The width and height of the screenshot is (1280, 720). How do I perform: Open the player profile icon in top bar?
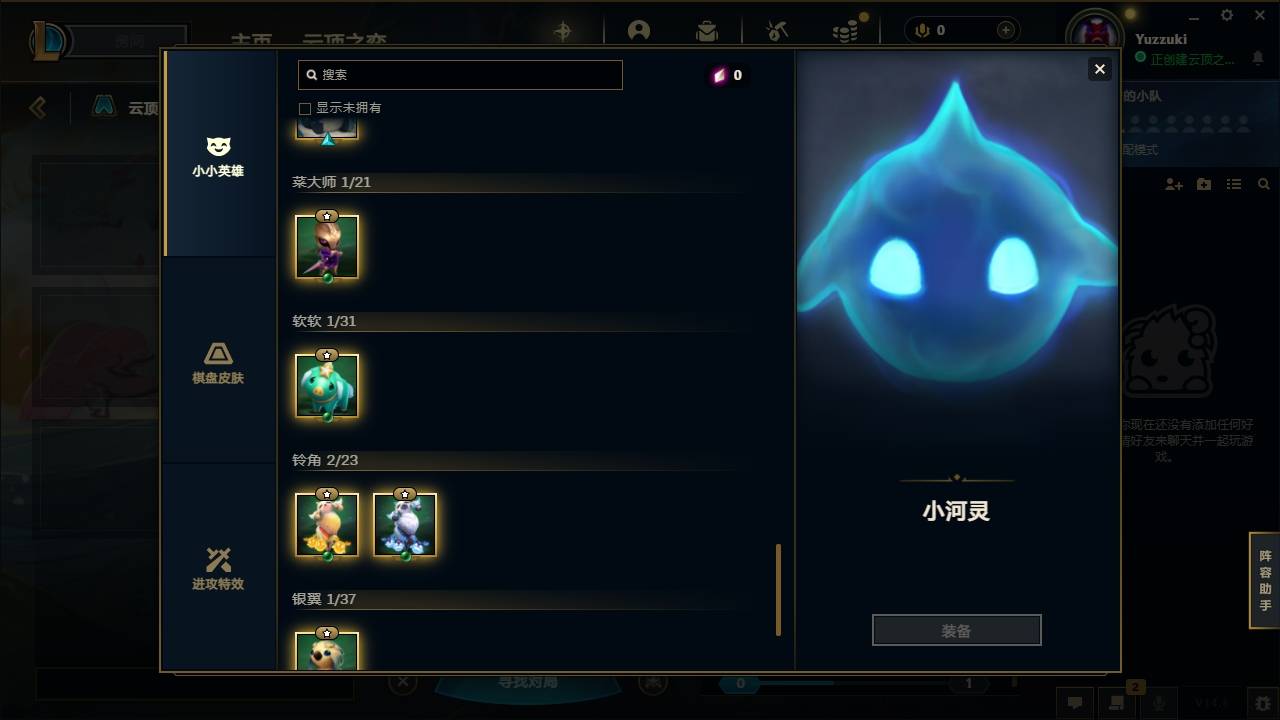click(x=640, y=30)
